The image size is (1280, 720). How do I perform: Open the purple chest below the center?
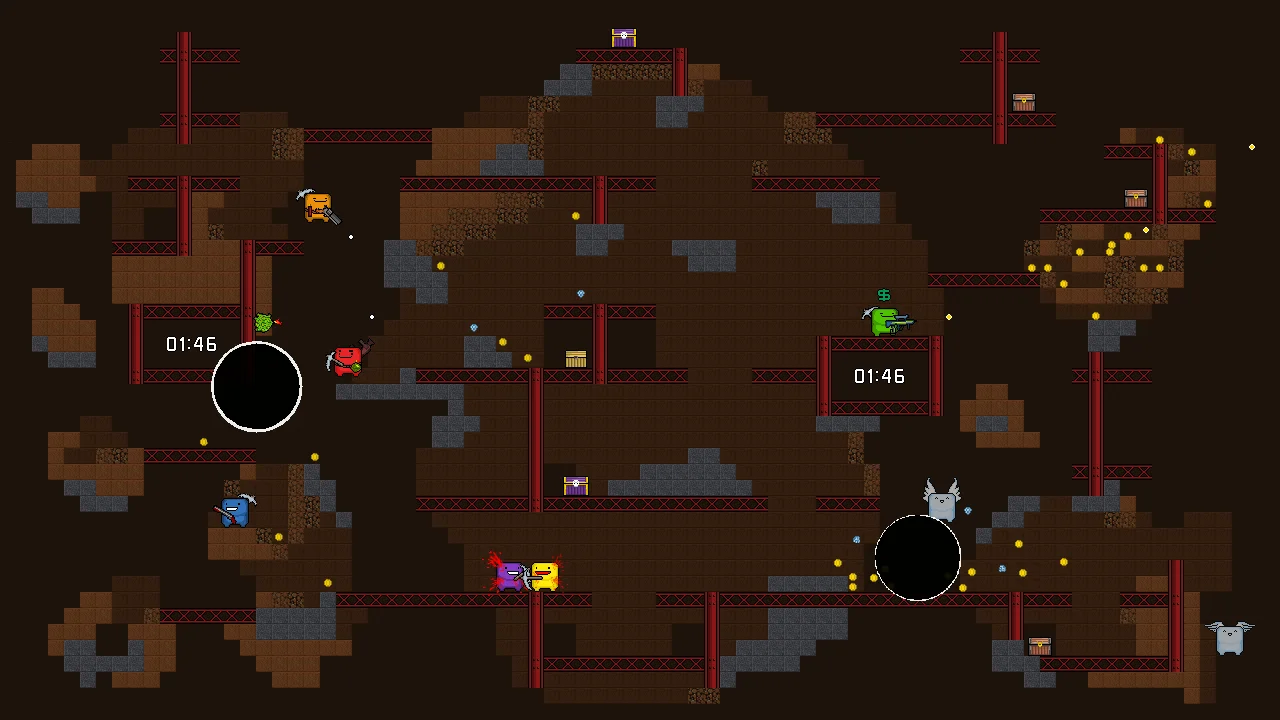coord(575,485)
